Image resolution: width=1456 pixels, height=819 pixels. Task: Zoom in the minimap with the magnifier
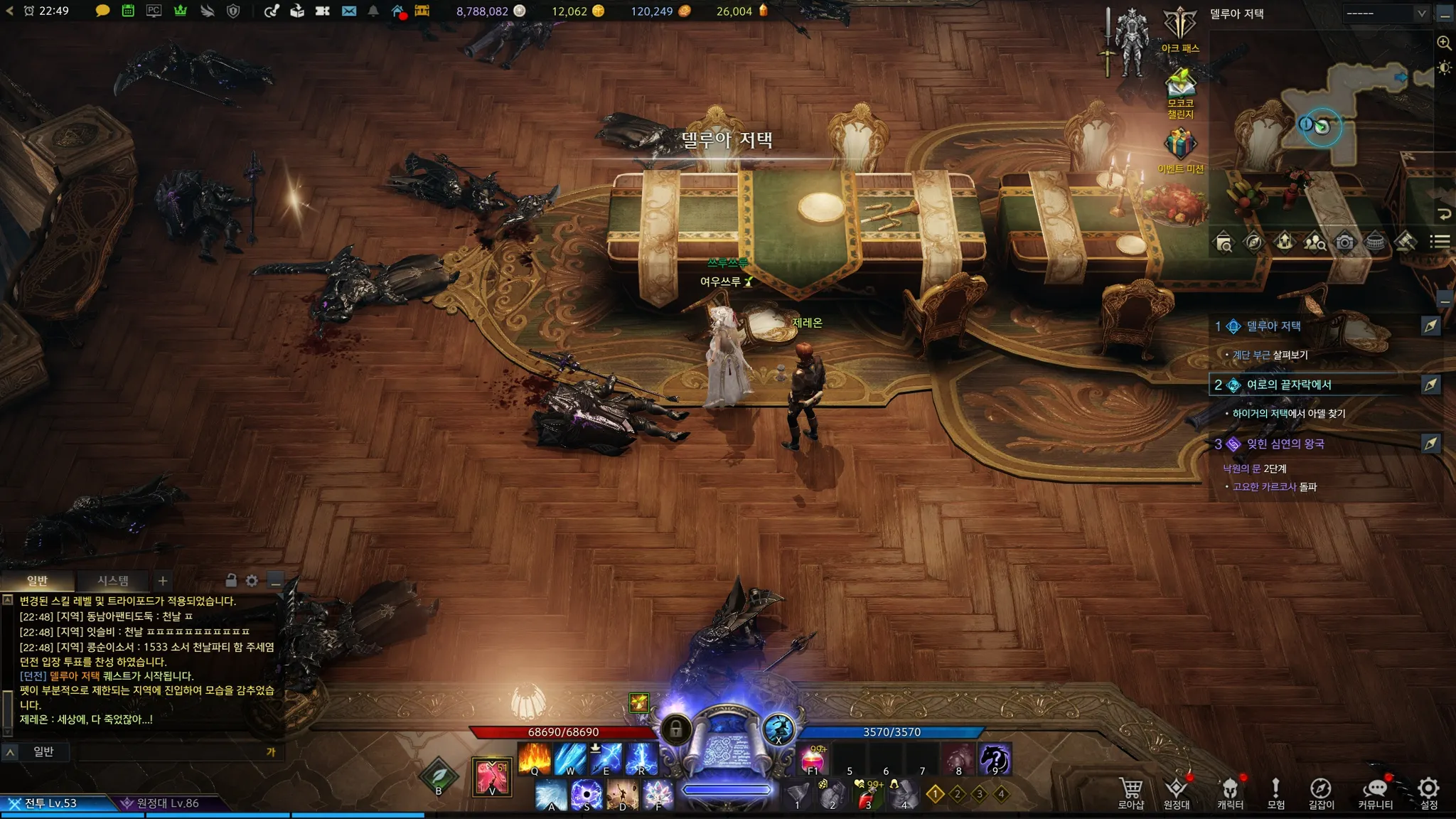(x=1444, y=43)
